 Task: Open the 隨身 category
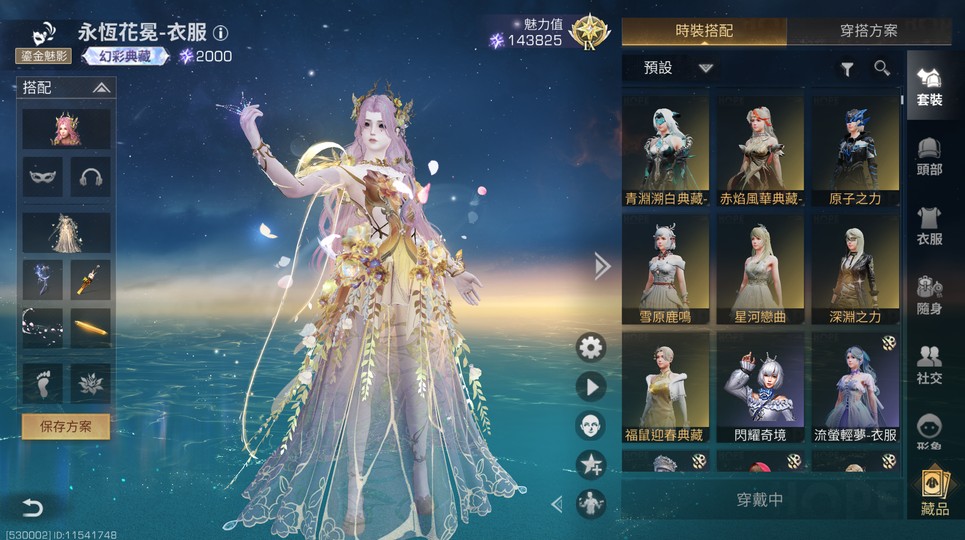(x=929, y=295)
